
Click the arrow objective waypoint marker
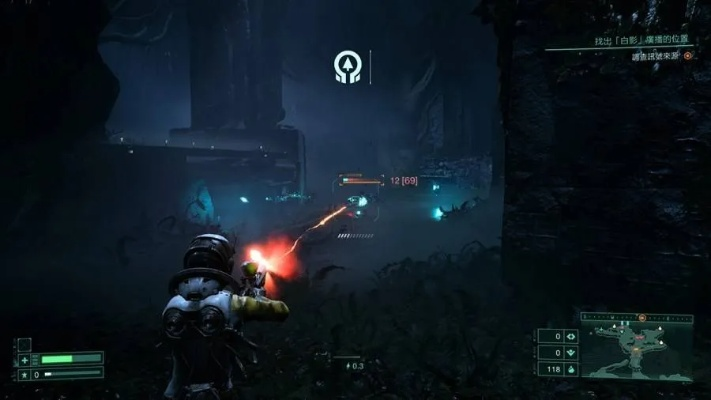pos(347,67)
